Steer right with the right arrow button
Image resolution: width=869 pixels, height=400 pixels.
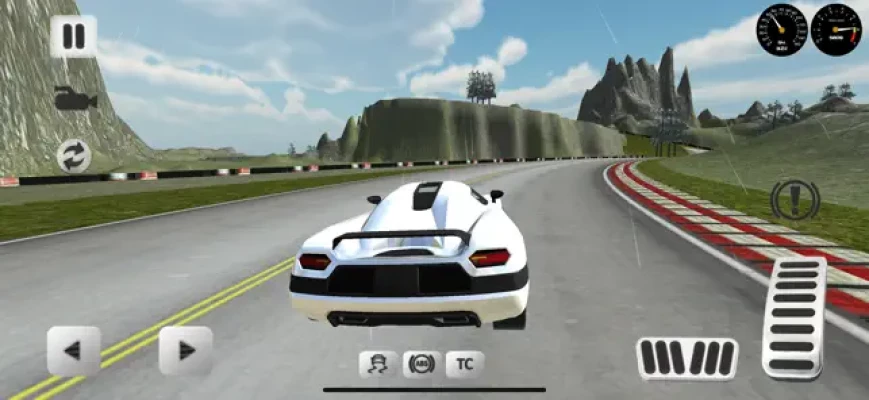point(186,350)
